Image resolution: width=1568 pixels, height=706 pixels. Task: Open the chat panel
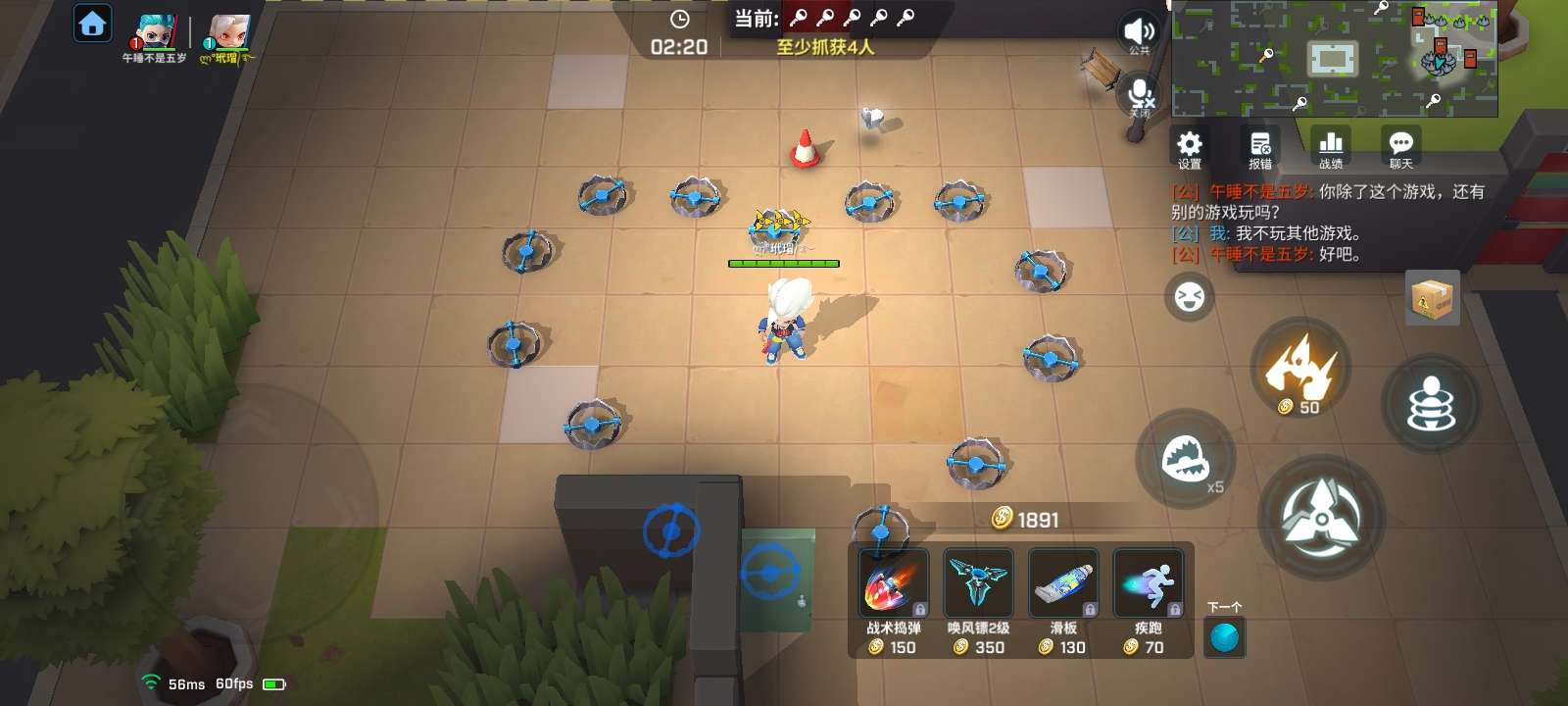(x=1401, y=147)
